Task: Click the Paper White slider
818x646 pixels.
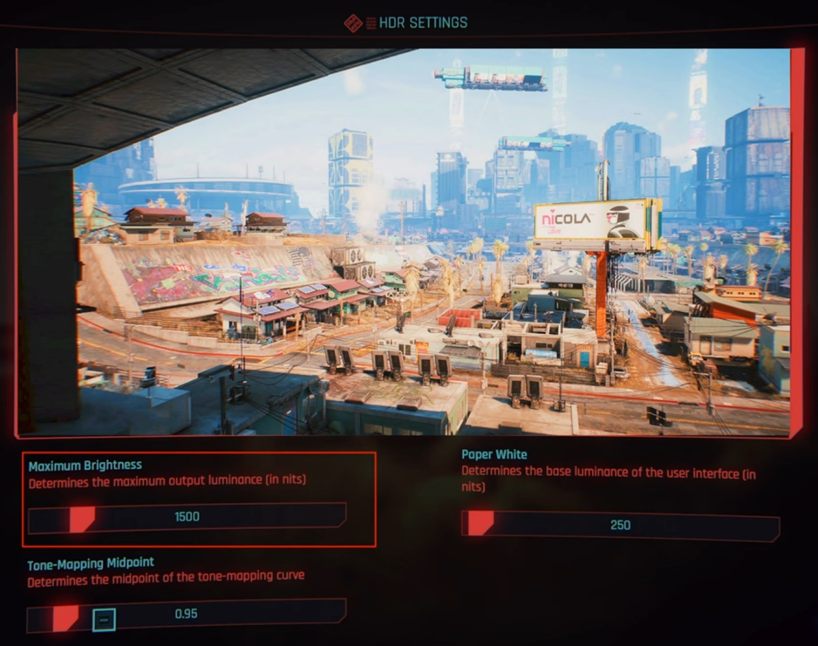Action: [620, 525]
